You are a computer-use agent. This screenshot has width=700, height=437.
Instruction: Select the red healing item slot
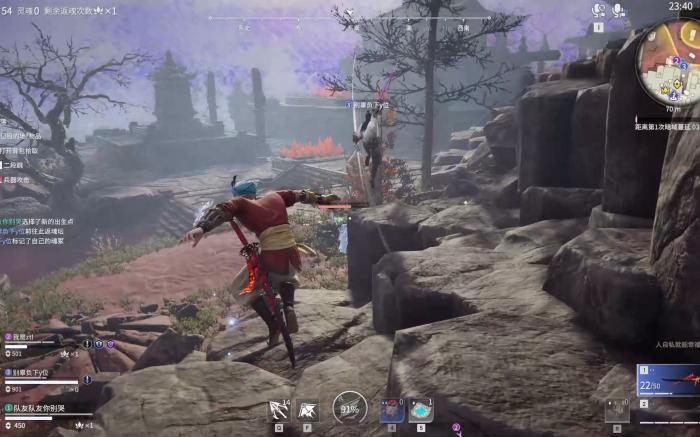pos(393,410)
